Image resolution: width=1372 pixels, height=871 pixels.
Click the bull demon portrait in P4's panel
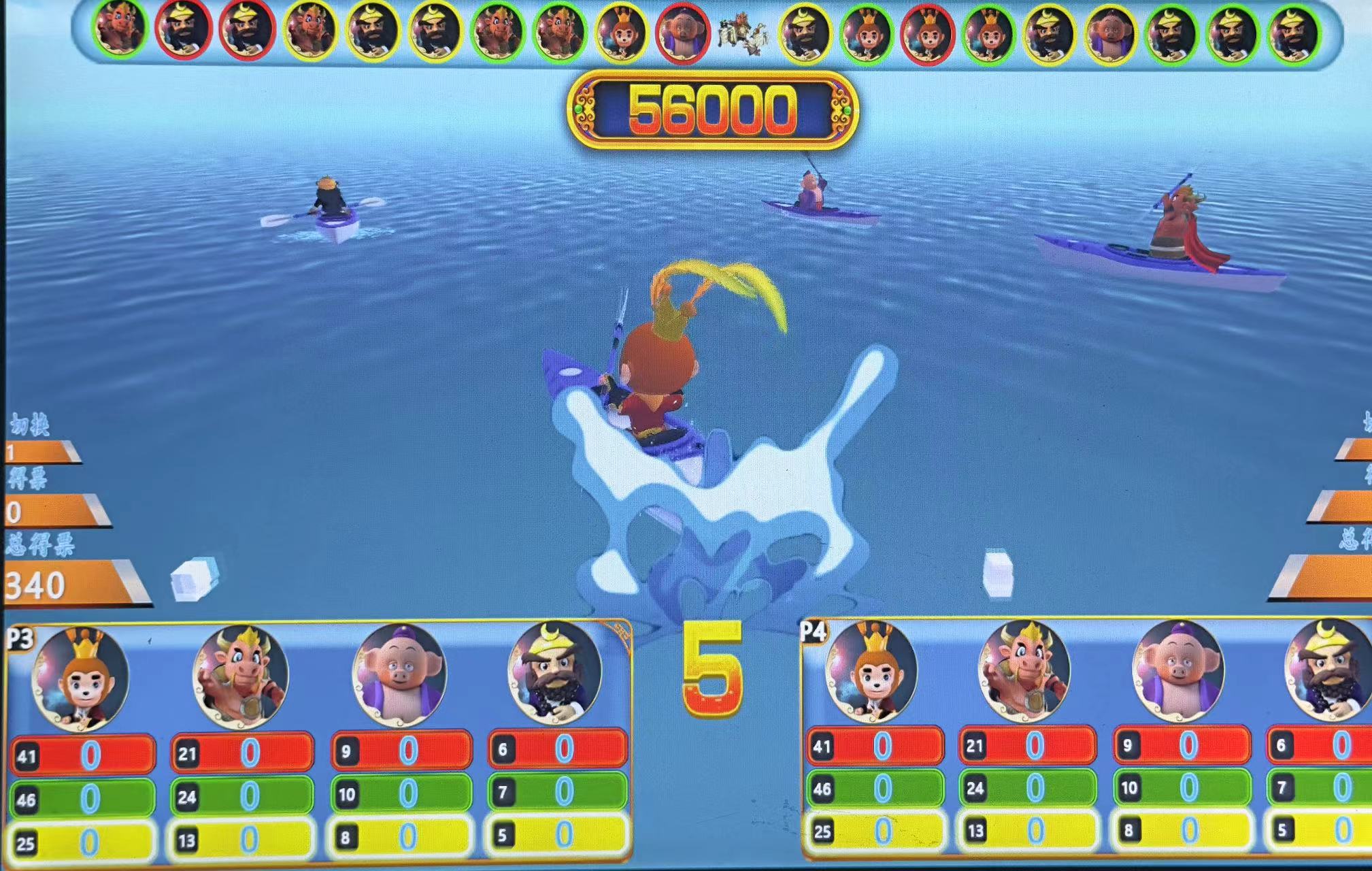coord(1024,672)
